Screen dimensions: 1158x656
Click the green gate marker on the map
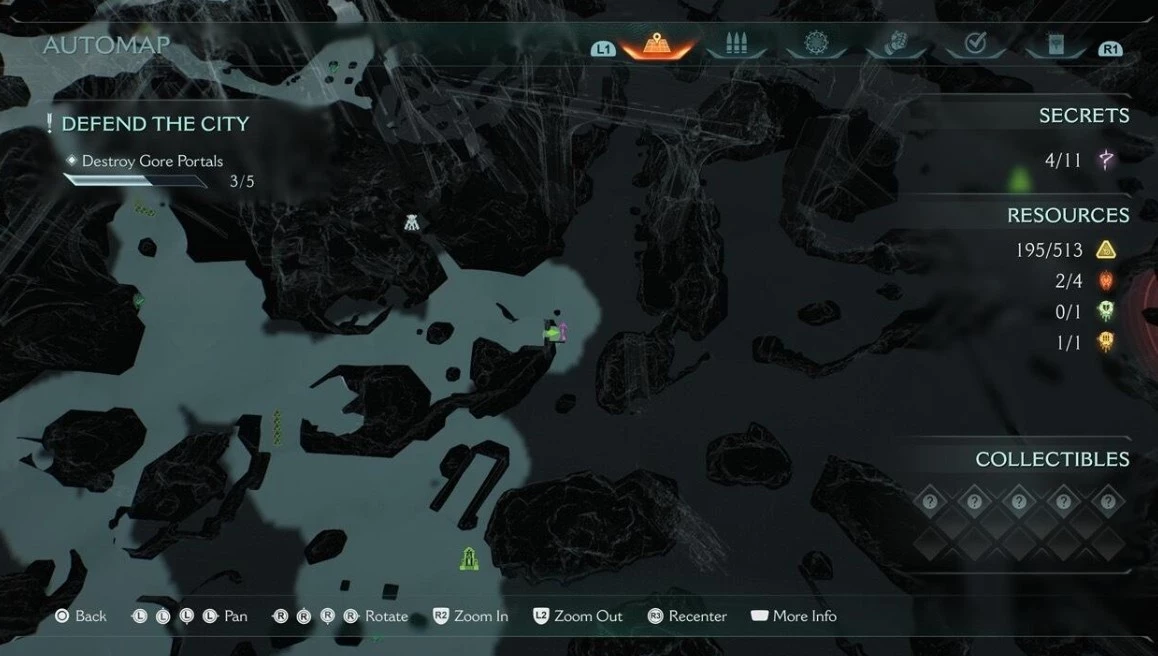click(x=468, y=558)
